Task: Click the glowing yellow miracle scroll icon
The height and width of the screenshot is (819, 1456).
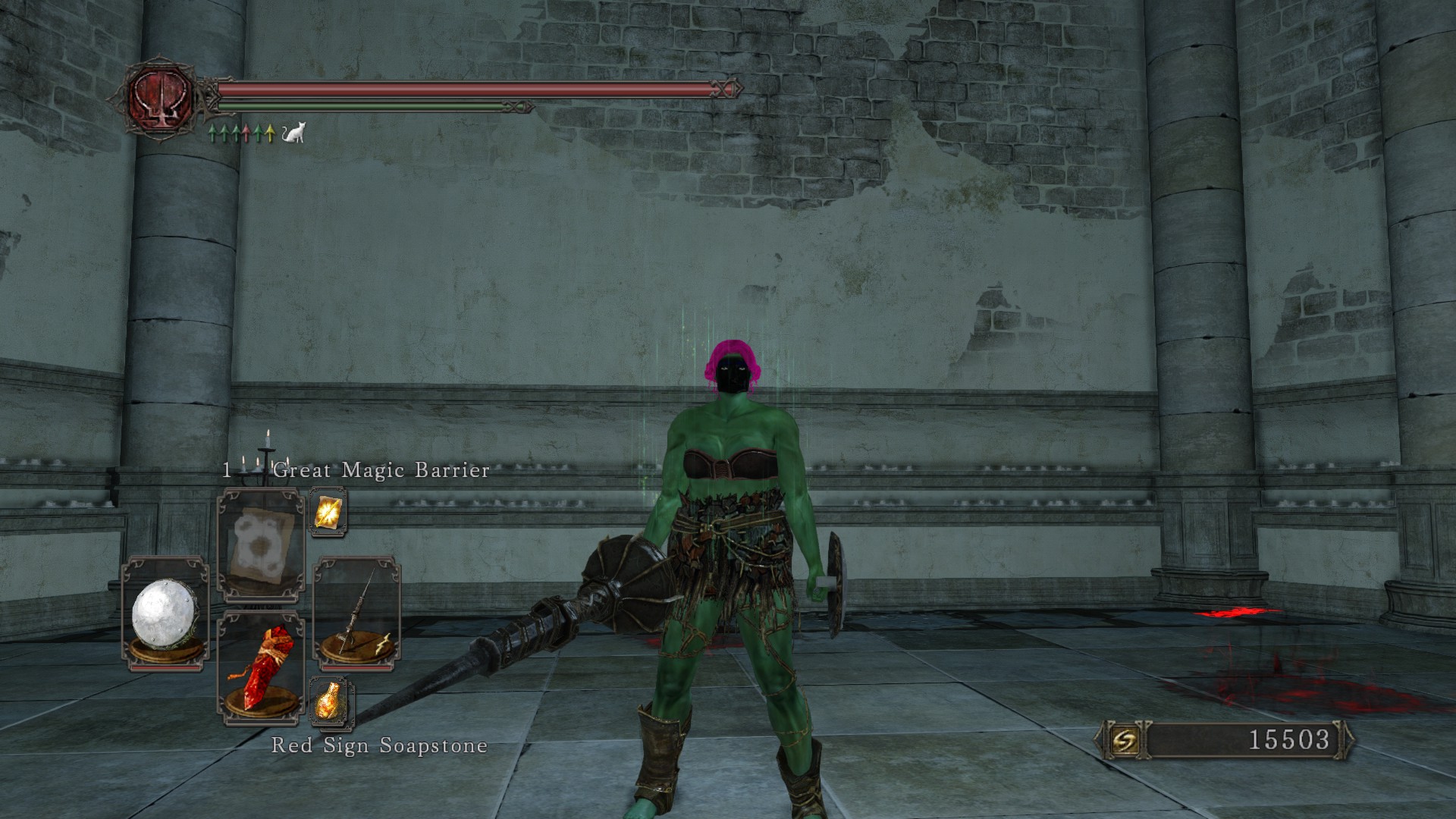Action: [329, 513]
